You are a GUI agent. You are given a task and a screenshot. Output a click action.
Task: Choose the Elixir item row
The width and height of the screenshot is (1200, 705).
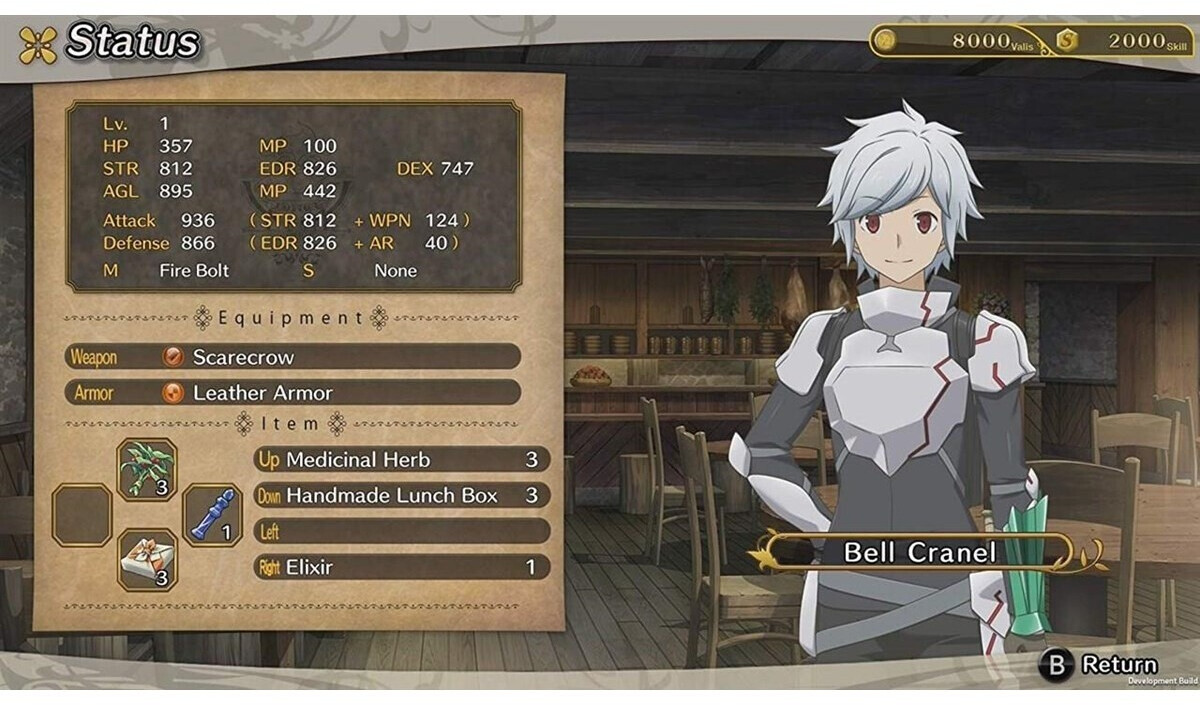[x=401, y=567]
